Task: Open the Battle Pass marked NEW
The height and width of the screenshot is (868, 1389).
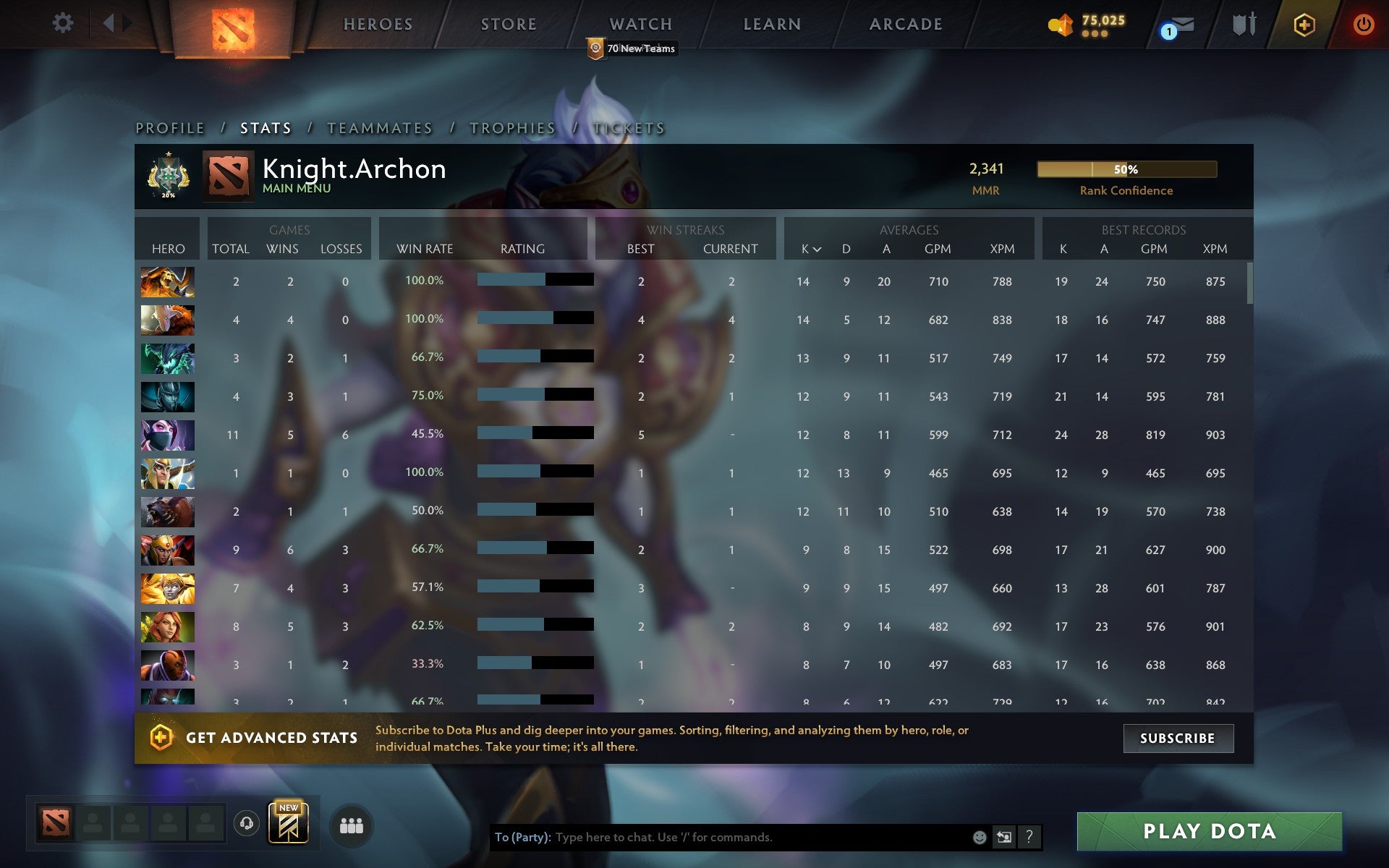Action: (x=289, y=825)
